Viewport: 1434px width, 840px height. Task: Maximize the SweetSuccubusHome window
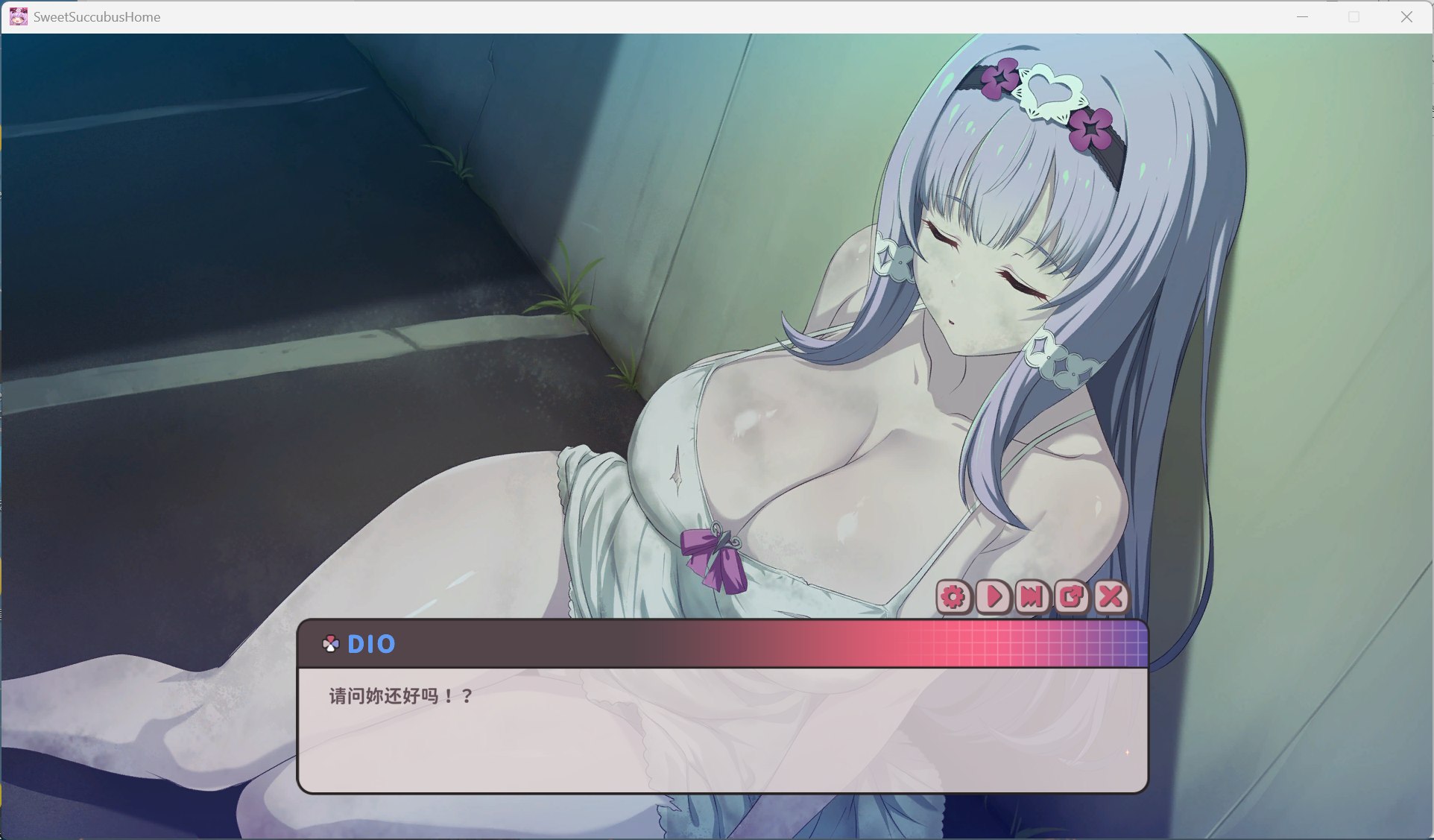pos(1354,16)
